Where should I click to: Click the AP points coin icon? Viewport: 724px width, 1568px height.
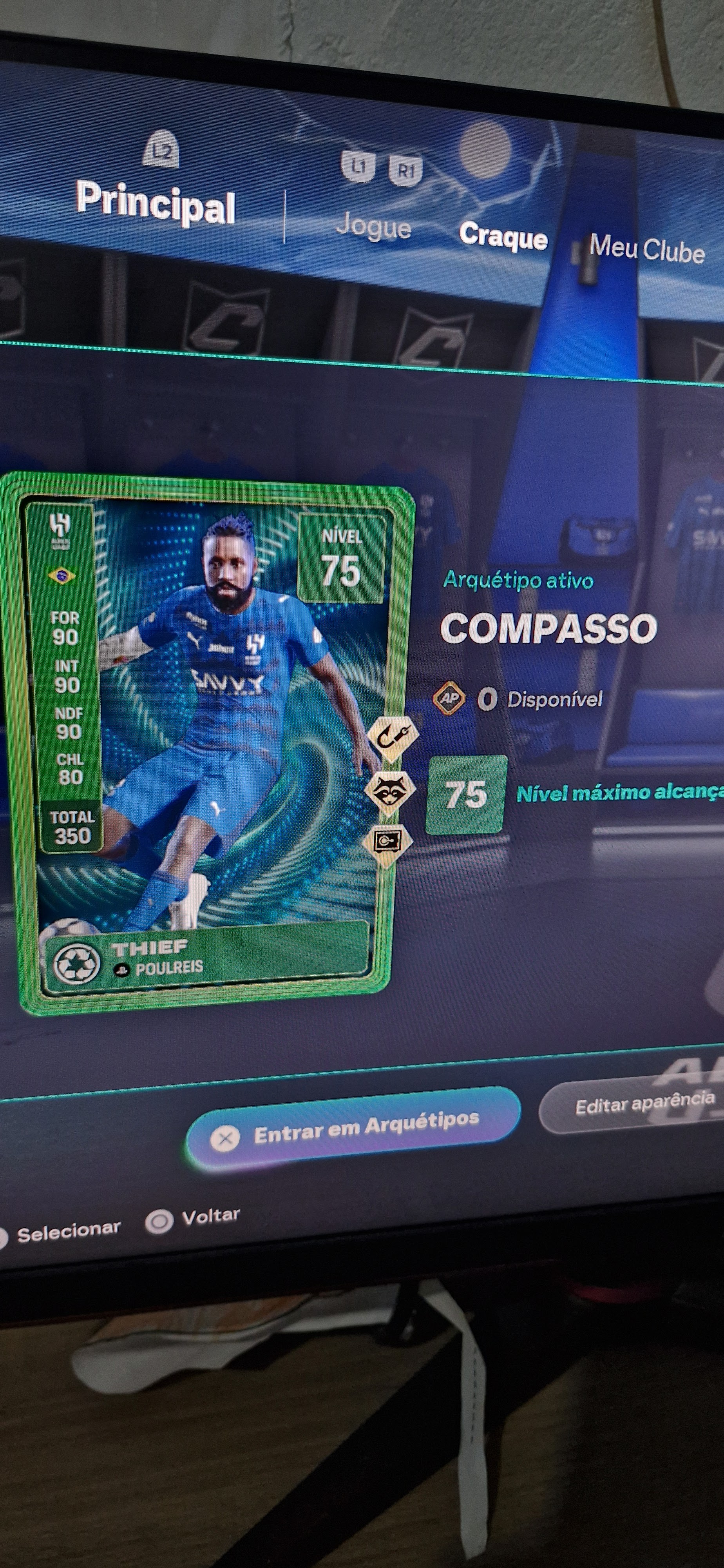pyautogui.click(x=449, y=698)
